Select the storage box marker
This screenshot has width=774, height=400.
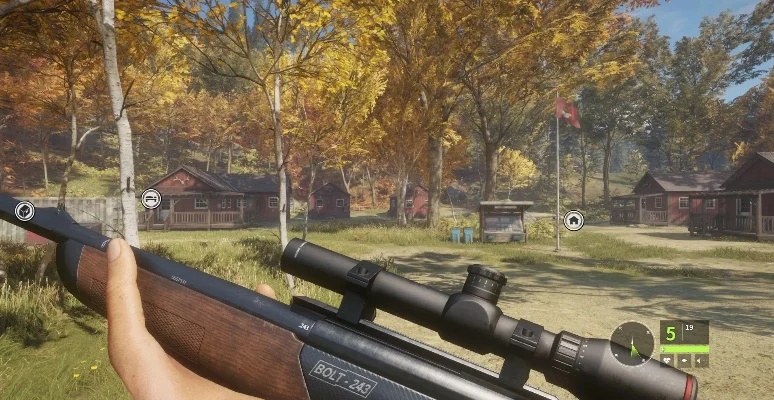[x=24, y=210]
